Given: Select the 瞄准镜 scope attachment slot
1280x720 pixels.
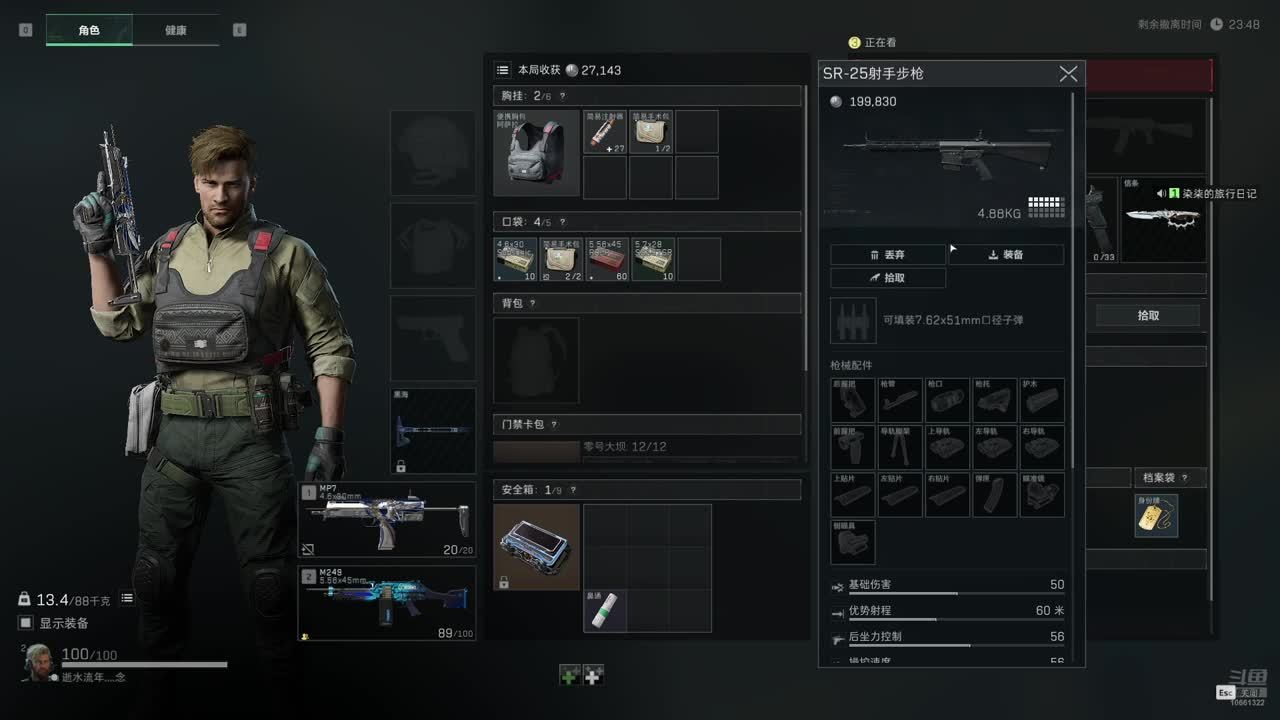Looking at the screenshot, I should [1042, 495].
